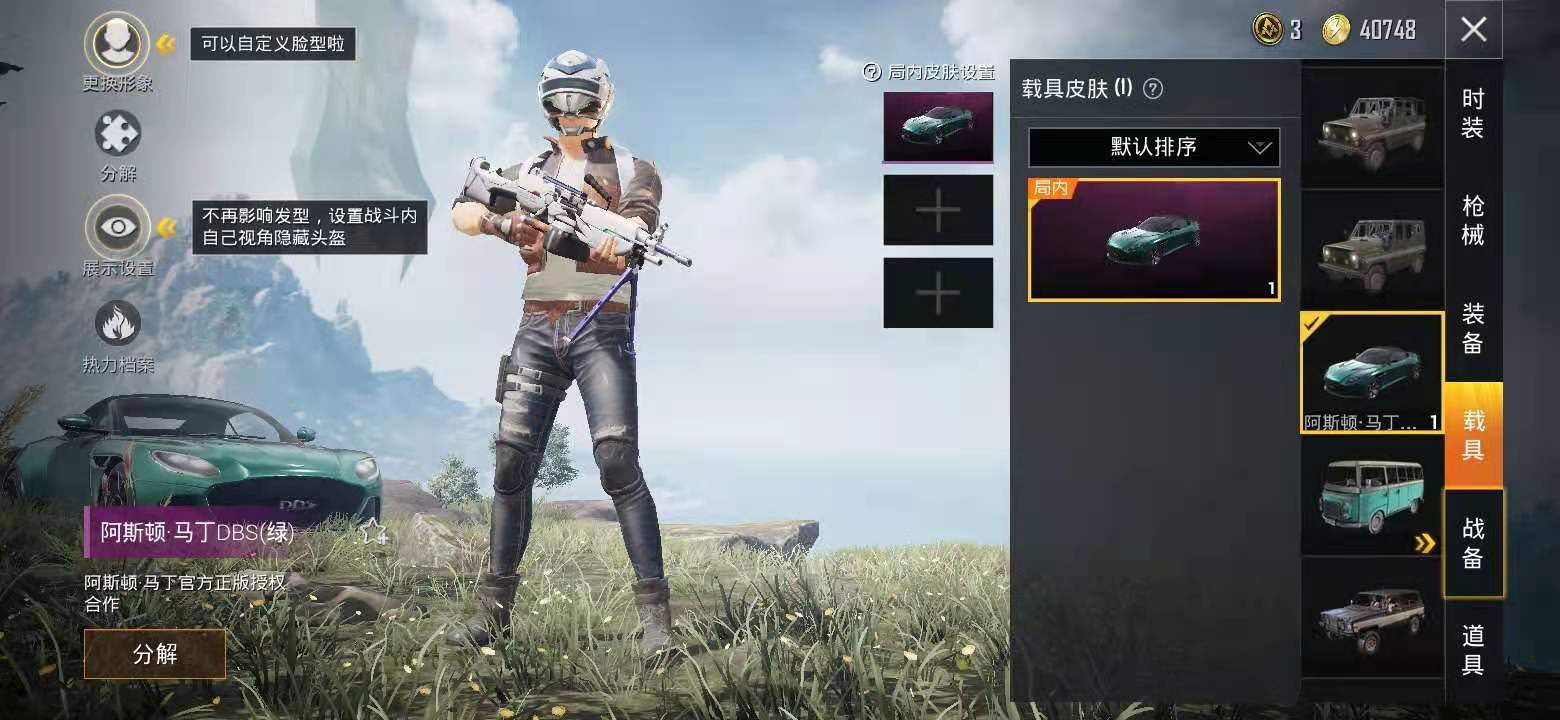The image size is (1560, 720).
Task: Open 更换形象 change appearance
Action: click(118, 42)
